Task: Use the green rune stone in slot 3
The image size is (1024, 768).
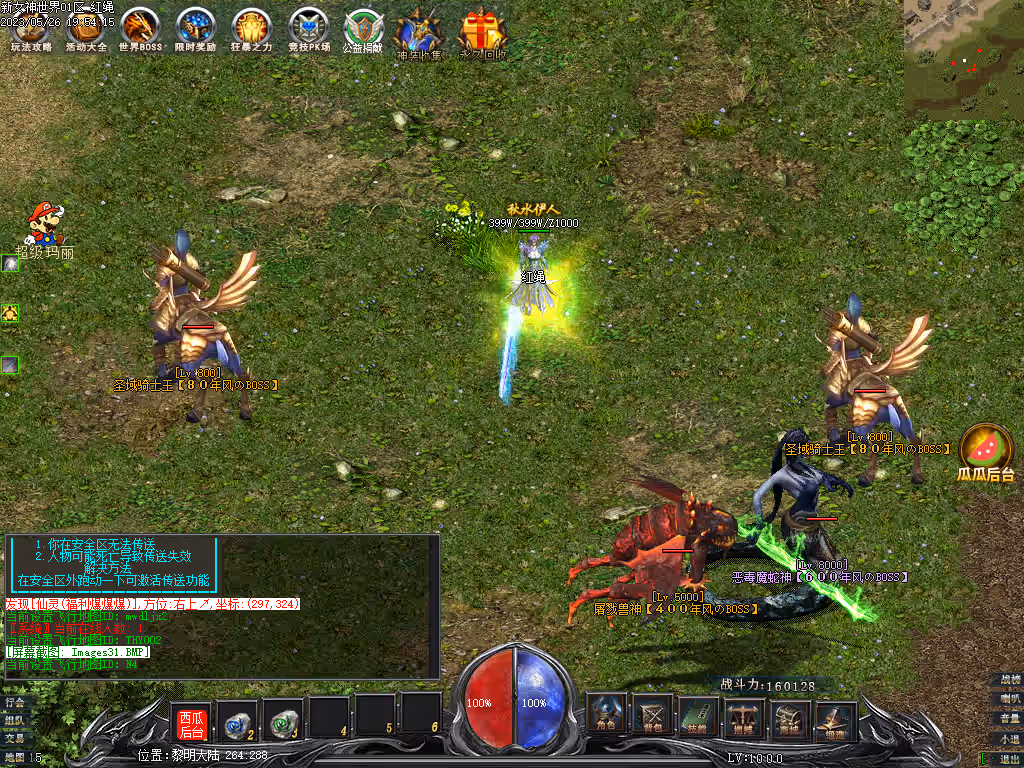Action: [282, 718]
